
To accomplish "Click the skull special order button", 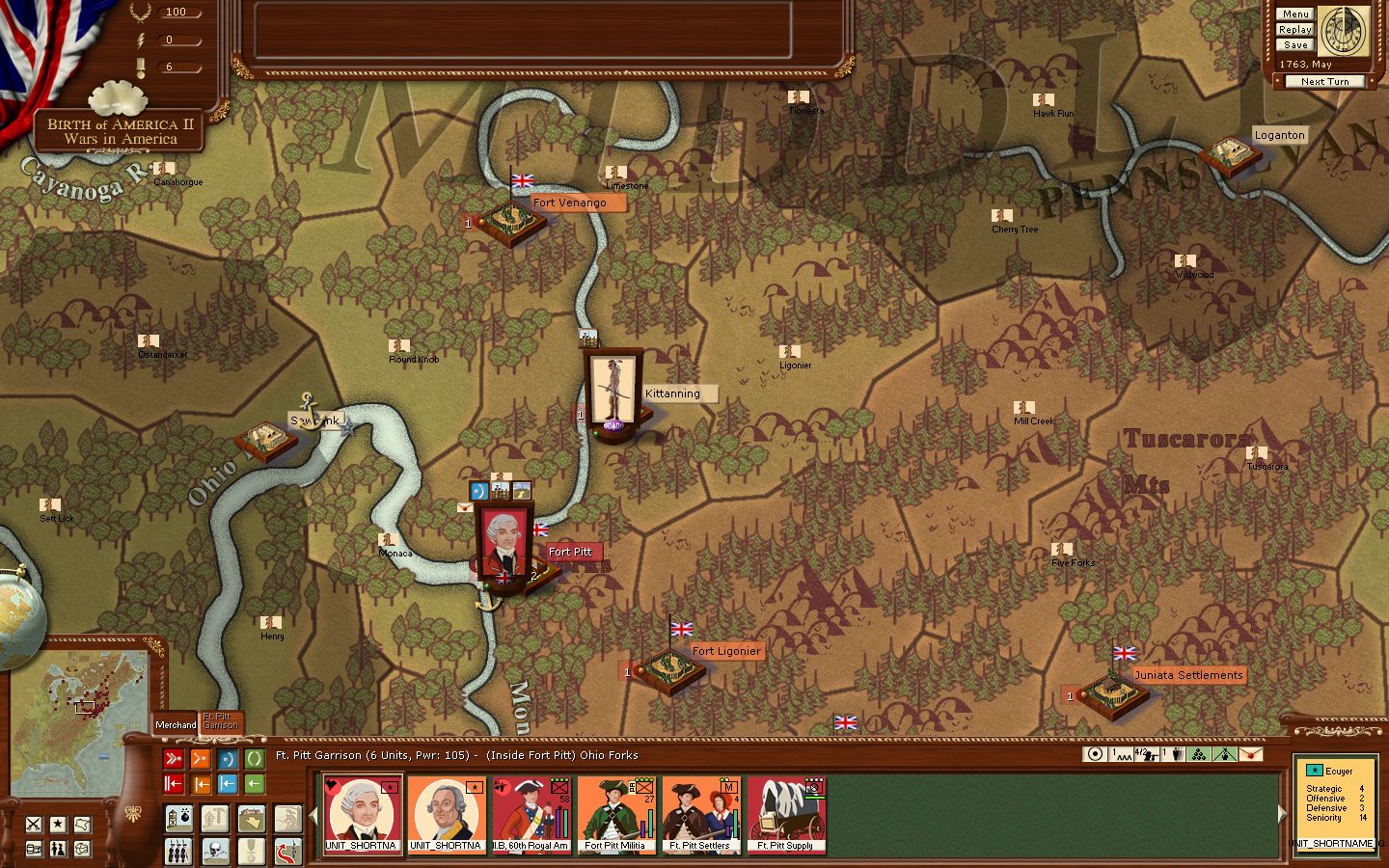I will point(215,850).
